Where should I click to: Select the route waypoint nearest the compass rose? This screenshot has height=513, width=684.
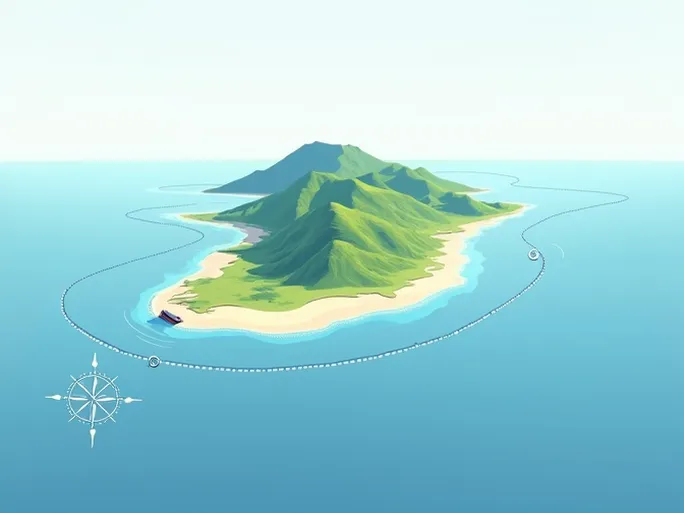(x=153, y=361)
